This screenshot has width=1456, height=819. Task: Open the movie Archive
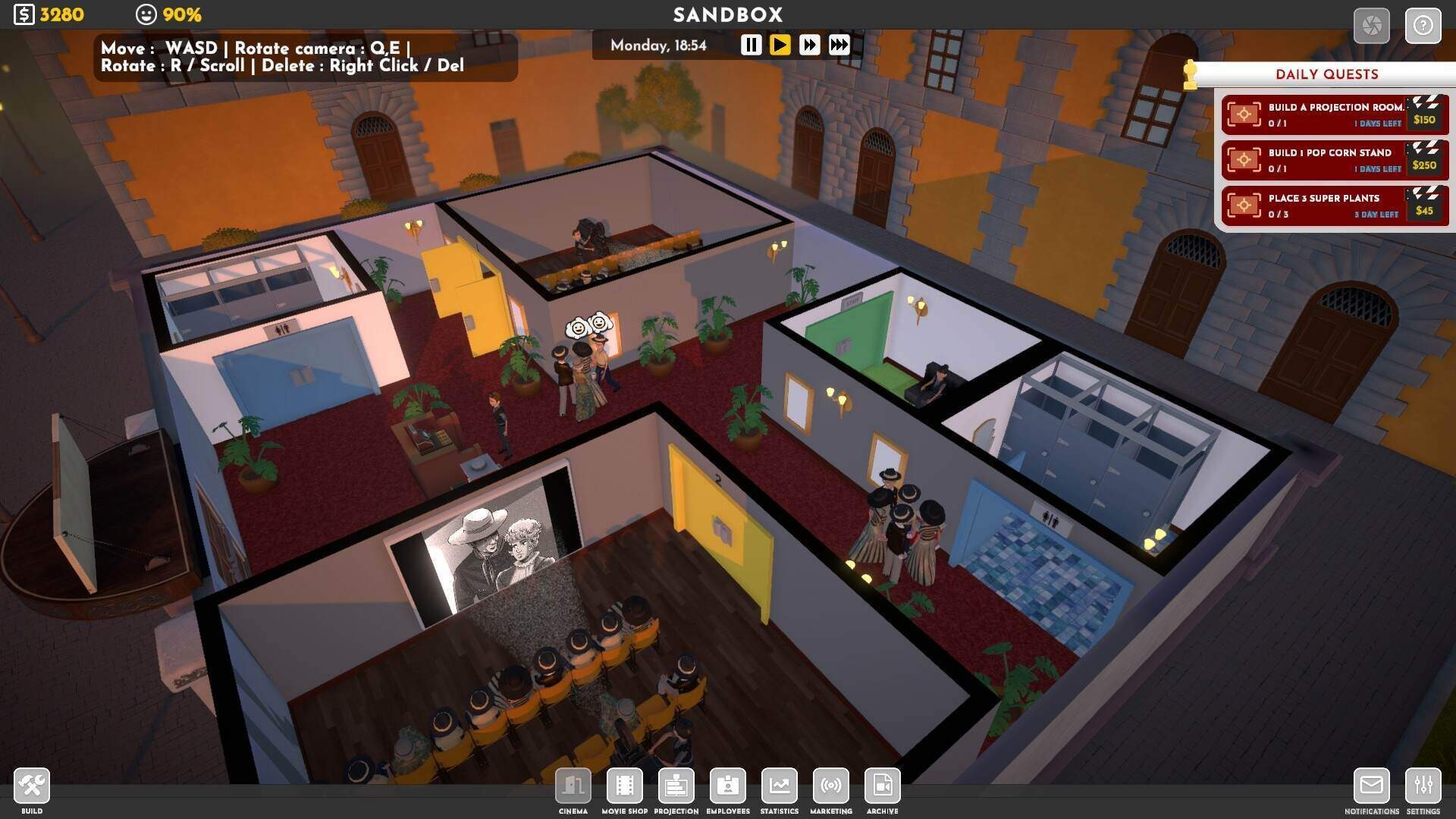[x=882, y=786]
